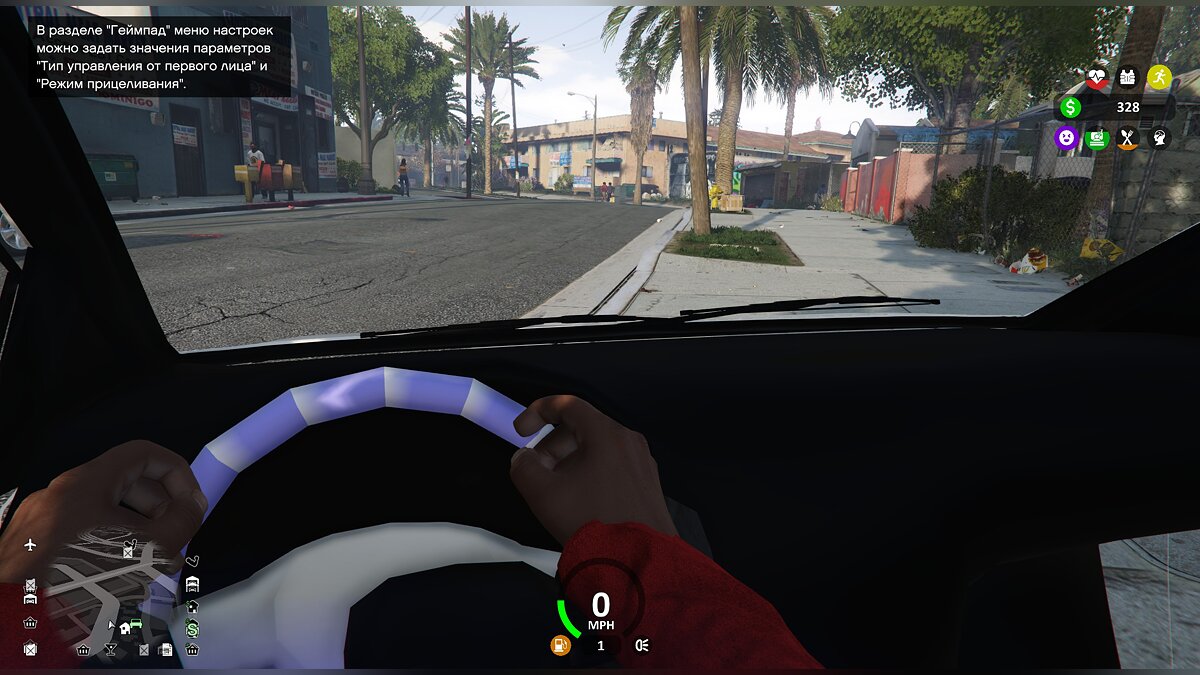Viewport: 1200px width, 675px height.
Task: Click the fork and spoon hunger icon
Action: point(1128,138)
